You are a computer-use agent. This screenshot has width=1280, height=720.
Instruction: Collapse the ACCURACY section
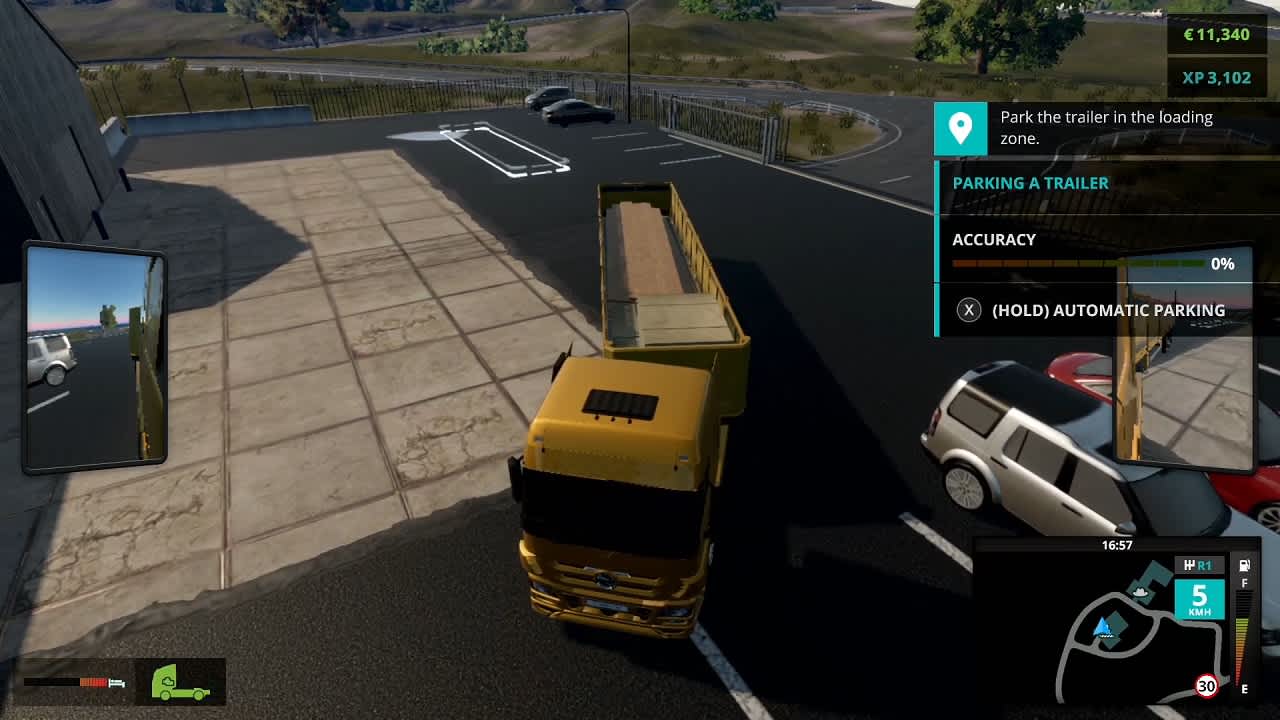pyautogui.click(x=995, y=240)
